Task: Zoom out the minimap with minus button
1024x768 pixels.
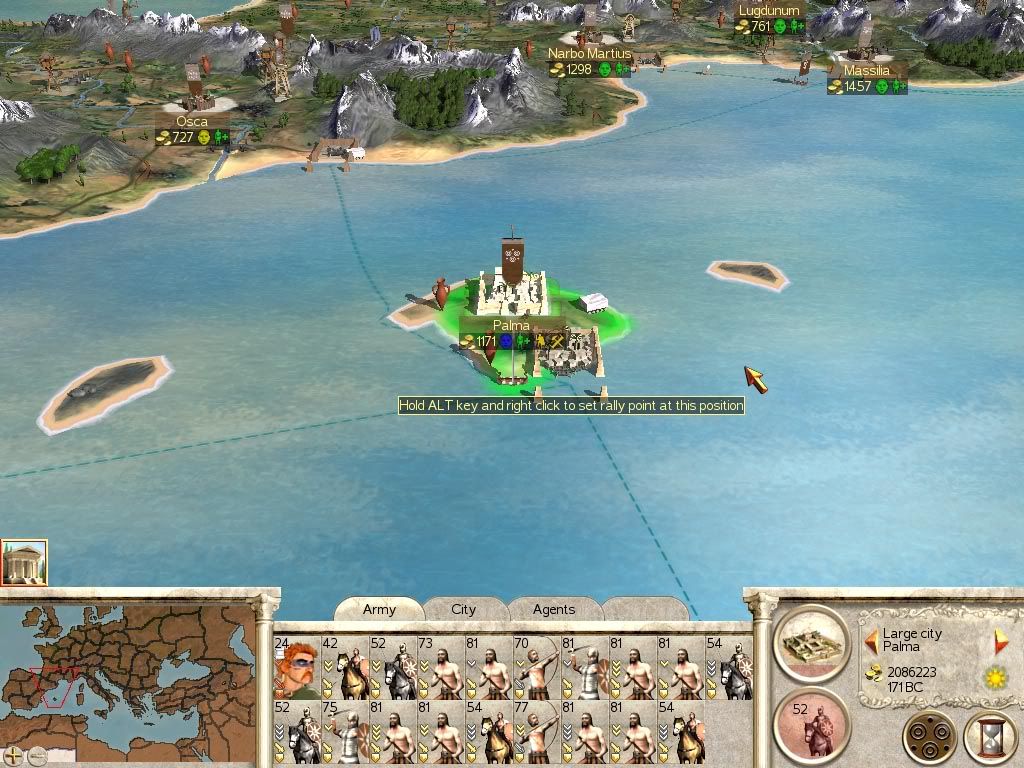Action: coord(37,756)
